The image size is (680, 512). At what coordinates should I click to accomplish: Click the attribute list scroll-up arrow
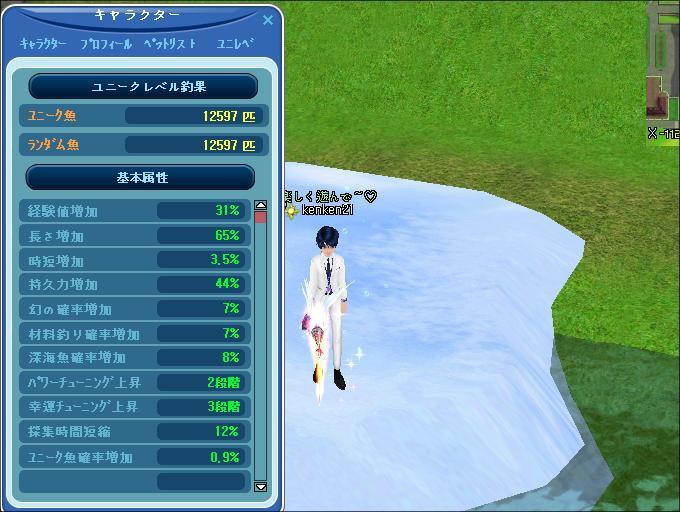point(261,205)
